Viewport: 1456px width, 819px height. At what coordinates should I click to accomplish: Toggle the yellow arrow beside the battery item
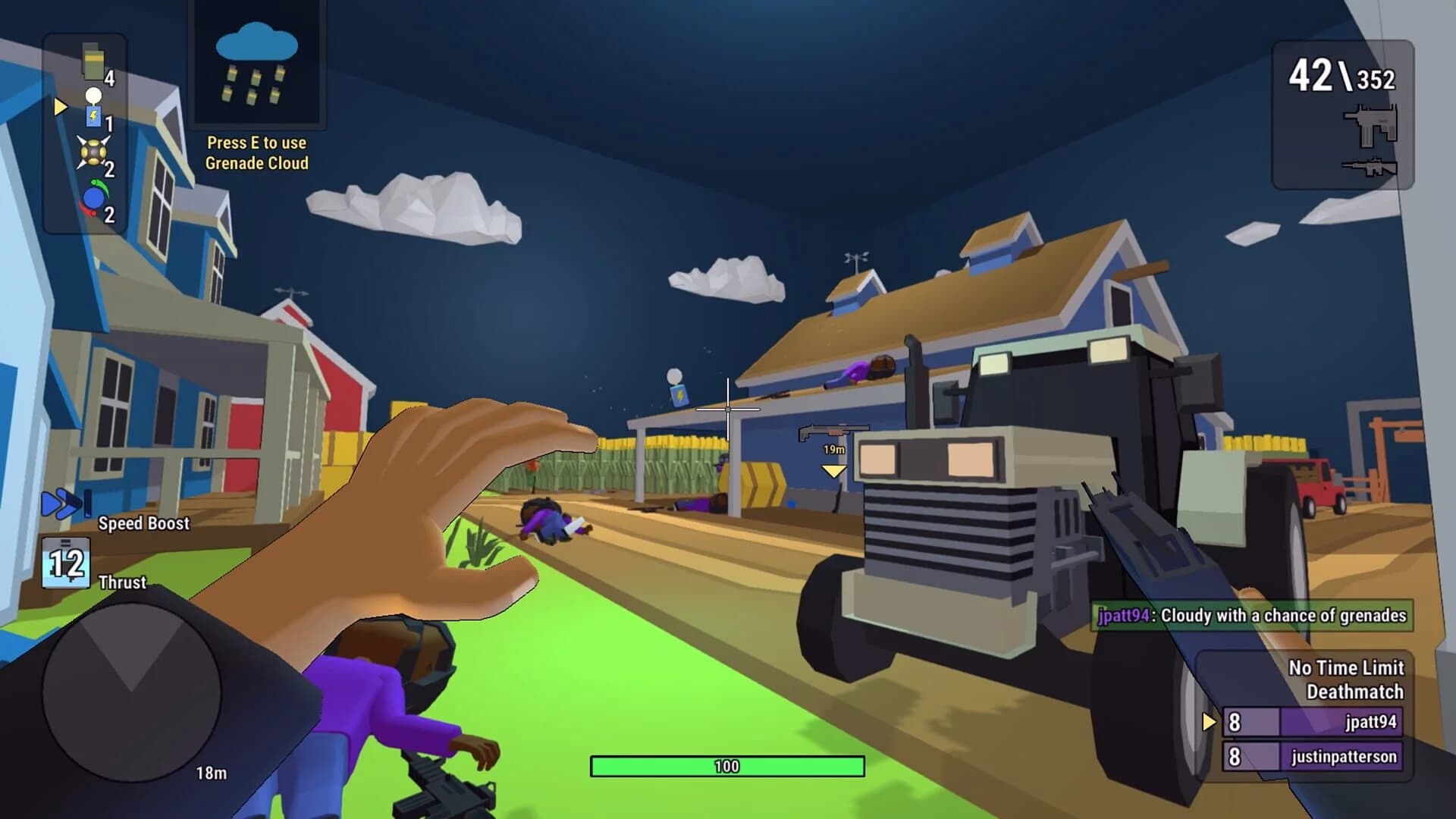[59, 108]
